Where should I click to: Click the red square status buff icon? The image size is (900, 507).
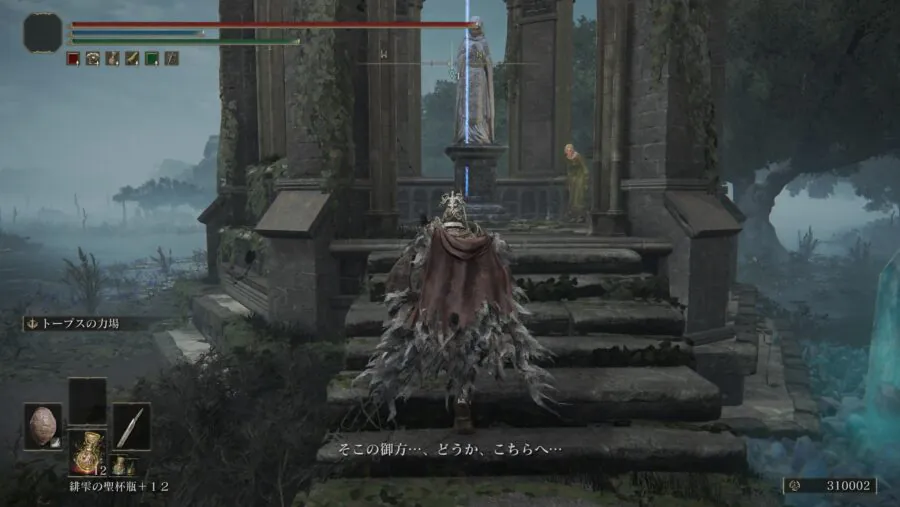pos(73,59)
